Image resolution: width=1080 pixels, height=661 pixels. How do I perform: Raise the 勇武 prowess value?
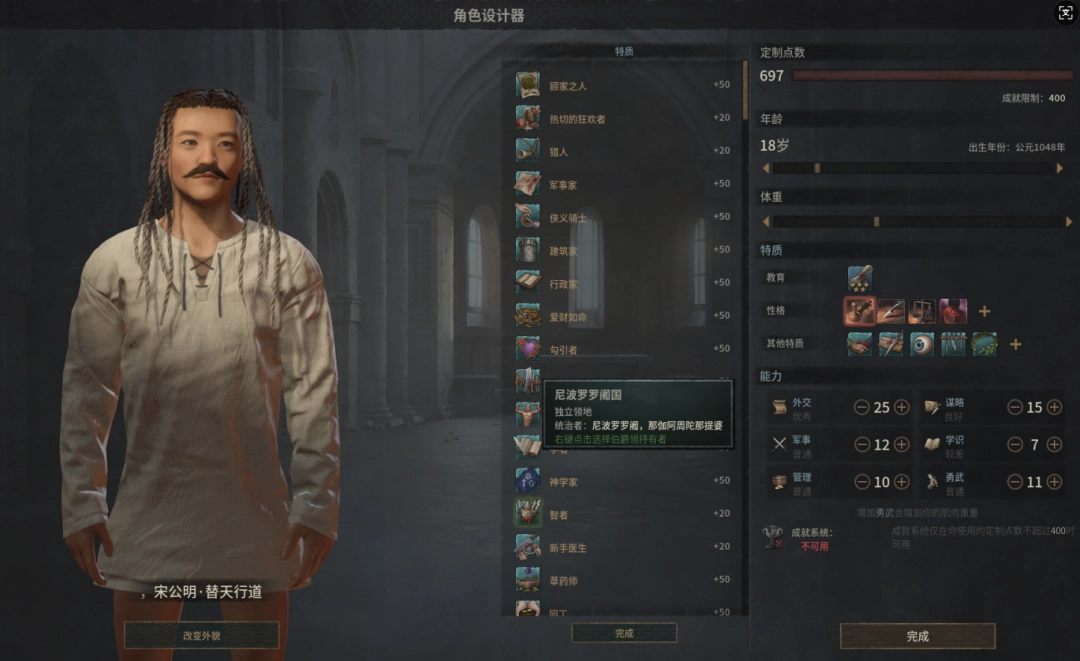(x=1053, y=482)
